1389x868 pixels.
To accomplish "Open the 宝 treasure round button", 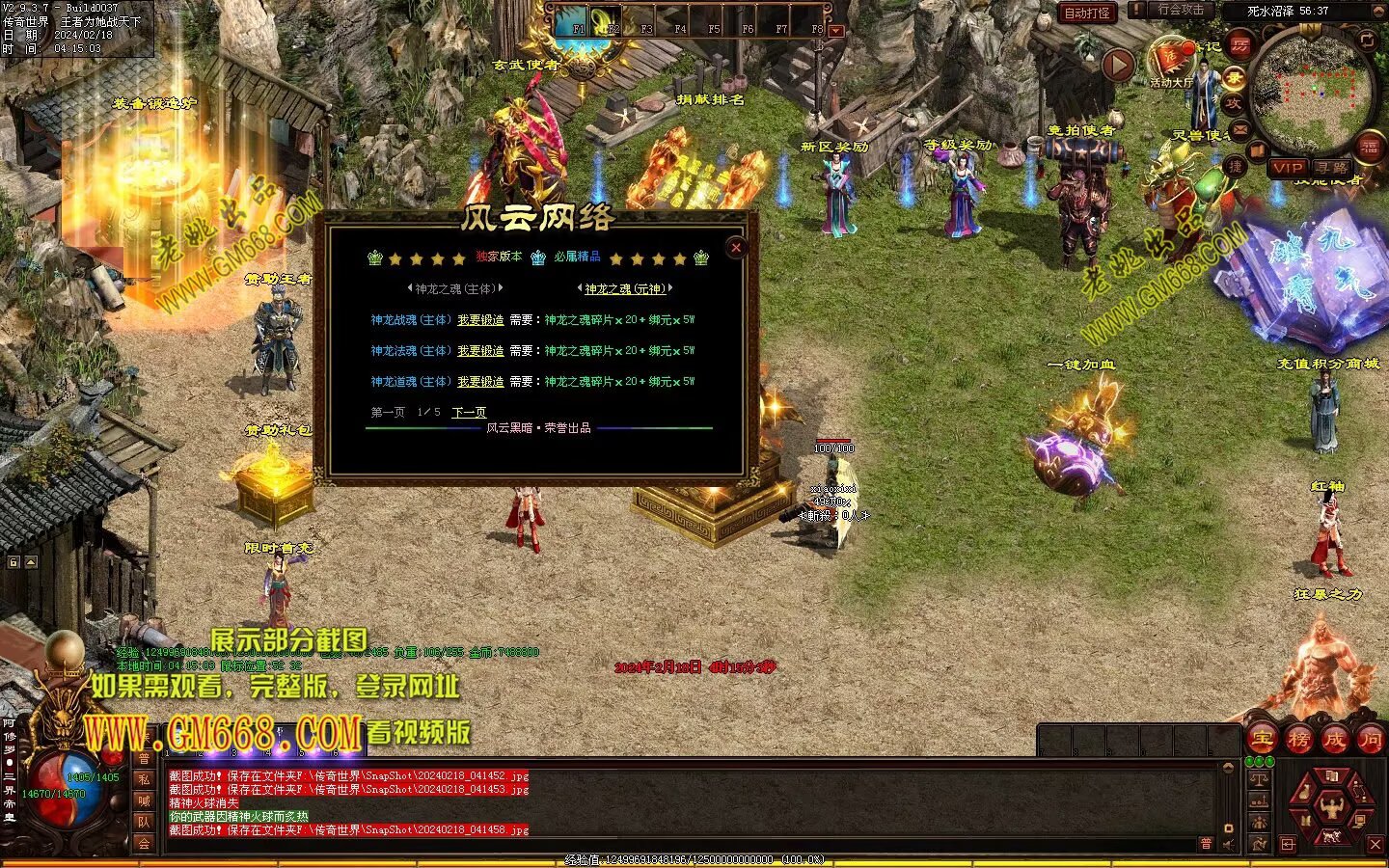I will pyautogui.click(x=1262, y=740).
